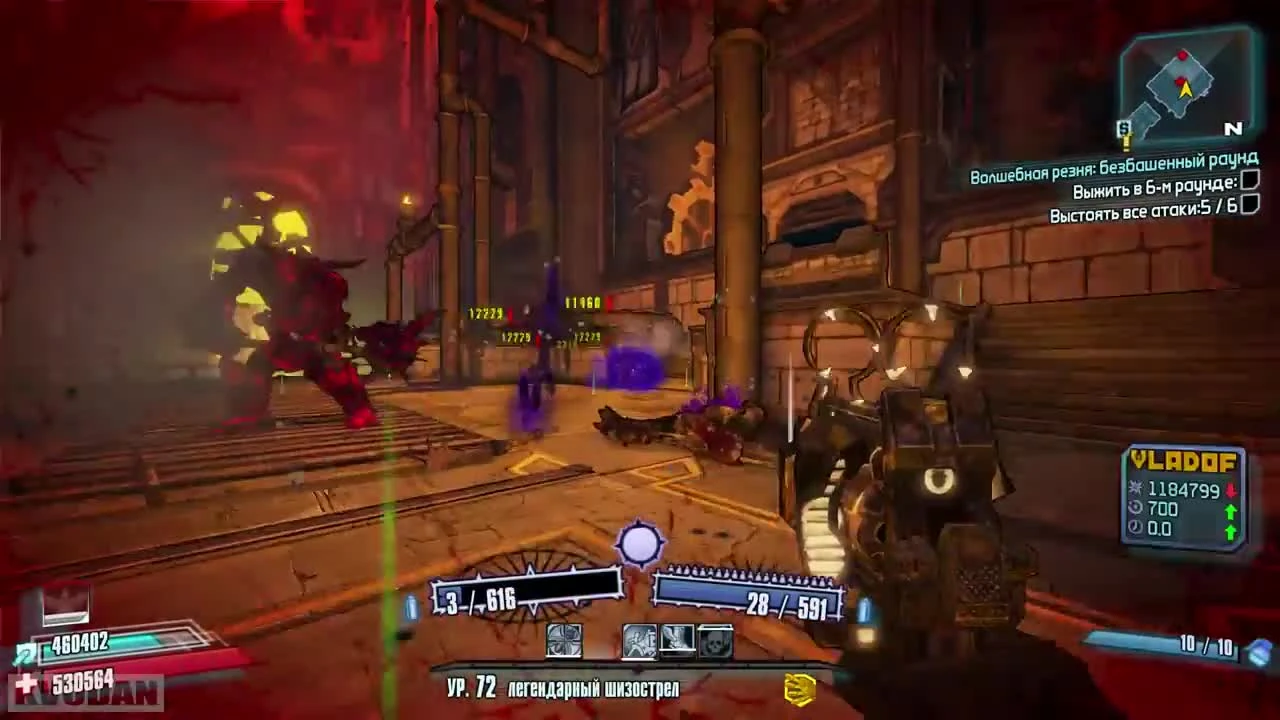The height and width of the screenshot is (720, 1280).
Task: Toggle the red down arrow on the ammo stat
Action: [1231, 489]
